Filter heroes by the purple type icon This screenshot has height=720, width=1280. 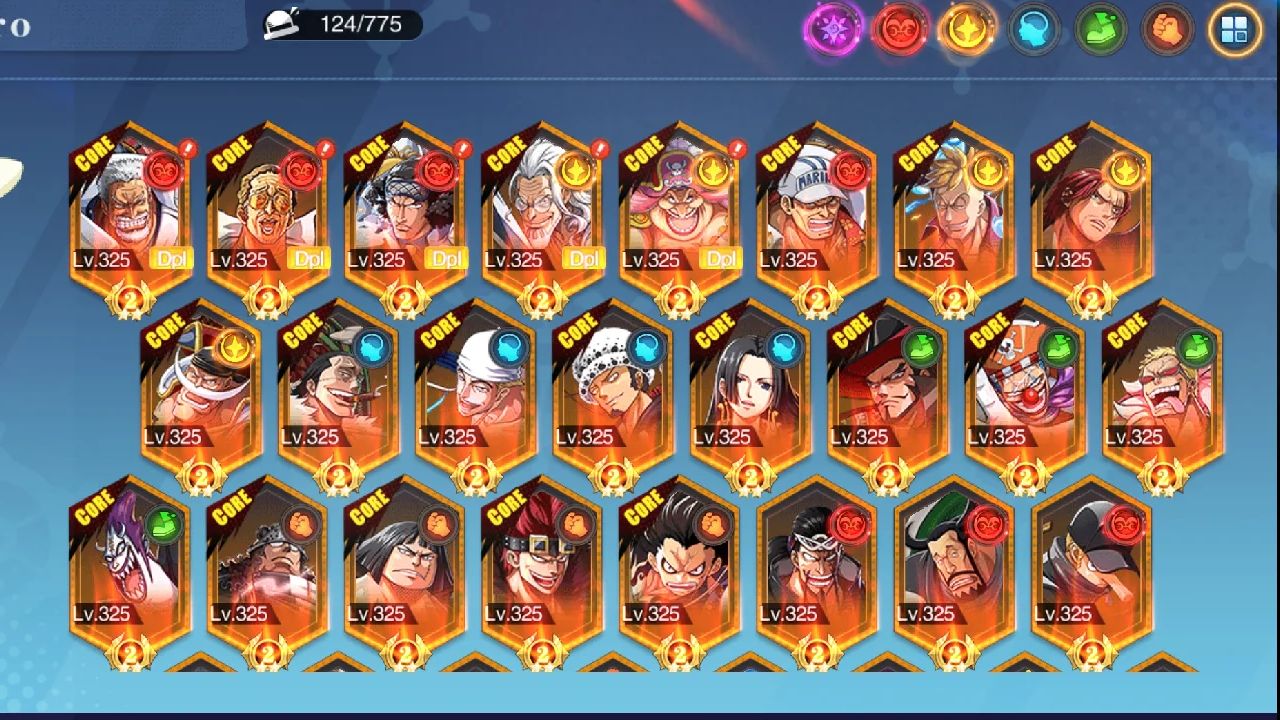[834, 30]
